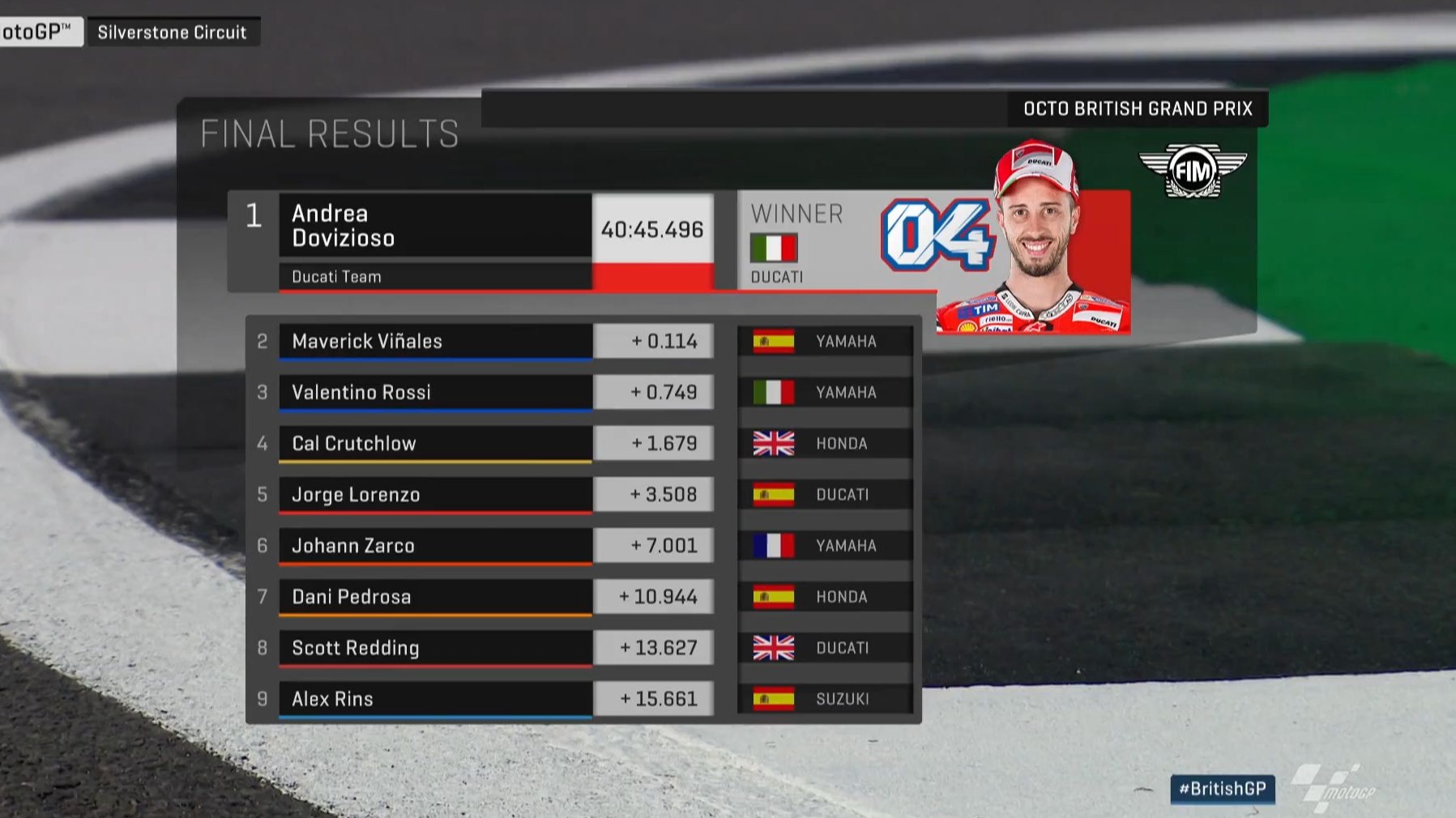Choose Scott Redding's entry
Image resolution: width=1456 pixels, height=818 pixels.
(x=434, y=647)
